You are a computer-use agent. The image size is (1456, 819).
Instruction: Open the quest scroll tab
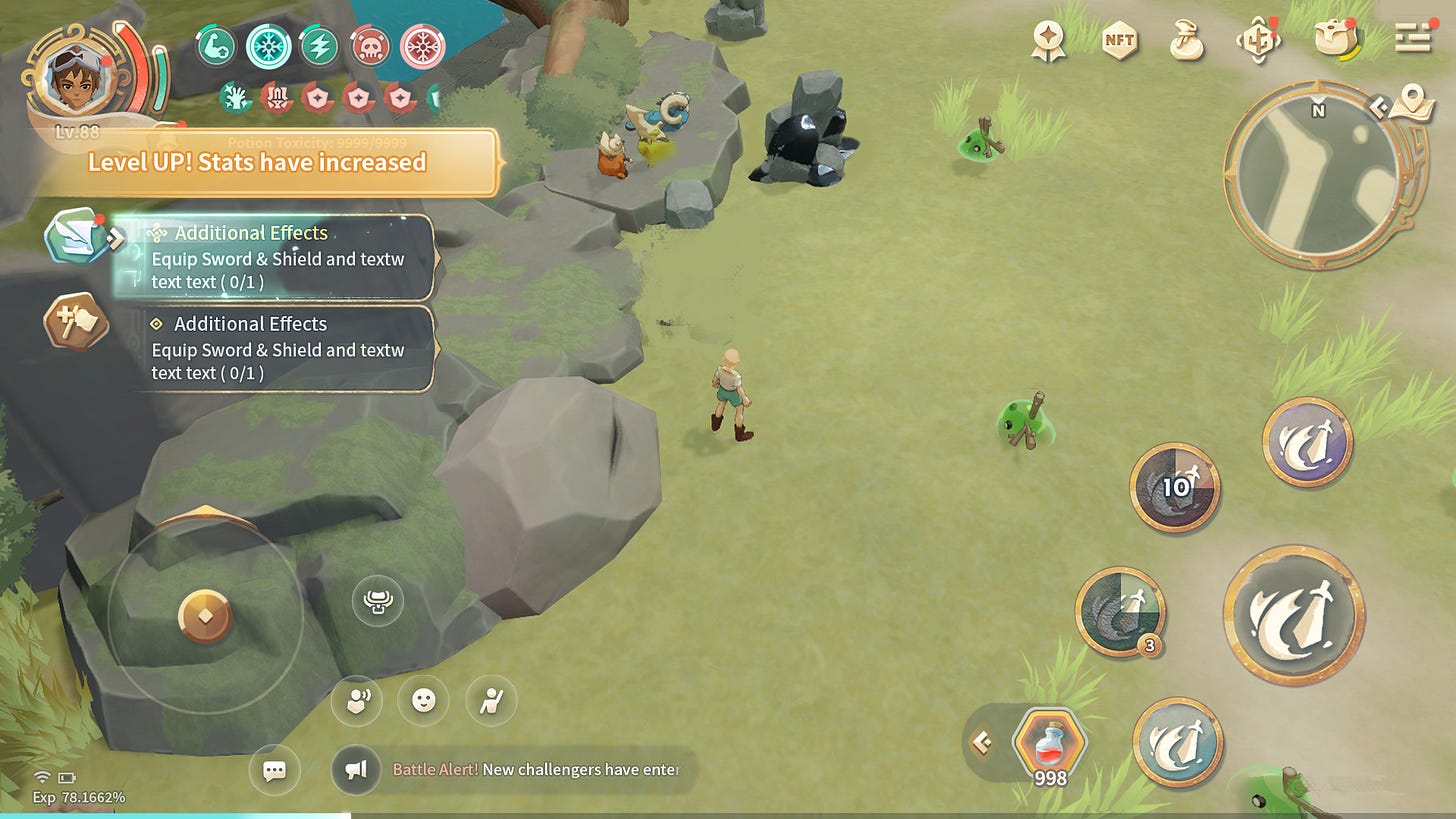coord(77,237)
